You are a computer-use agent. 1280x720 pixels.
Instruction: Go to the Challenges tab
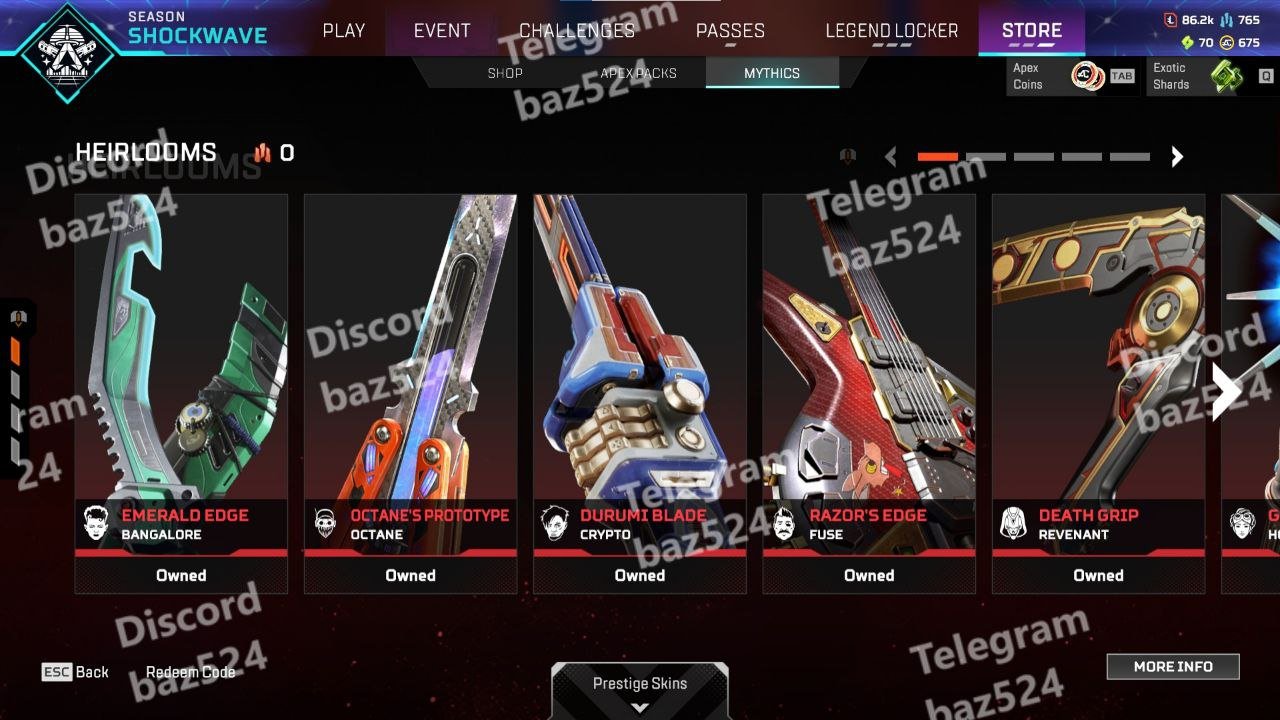[x=577, y=31]
